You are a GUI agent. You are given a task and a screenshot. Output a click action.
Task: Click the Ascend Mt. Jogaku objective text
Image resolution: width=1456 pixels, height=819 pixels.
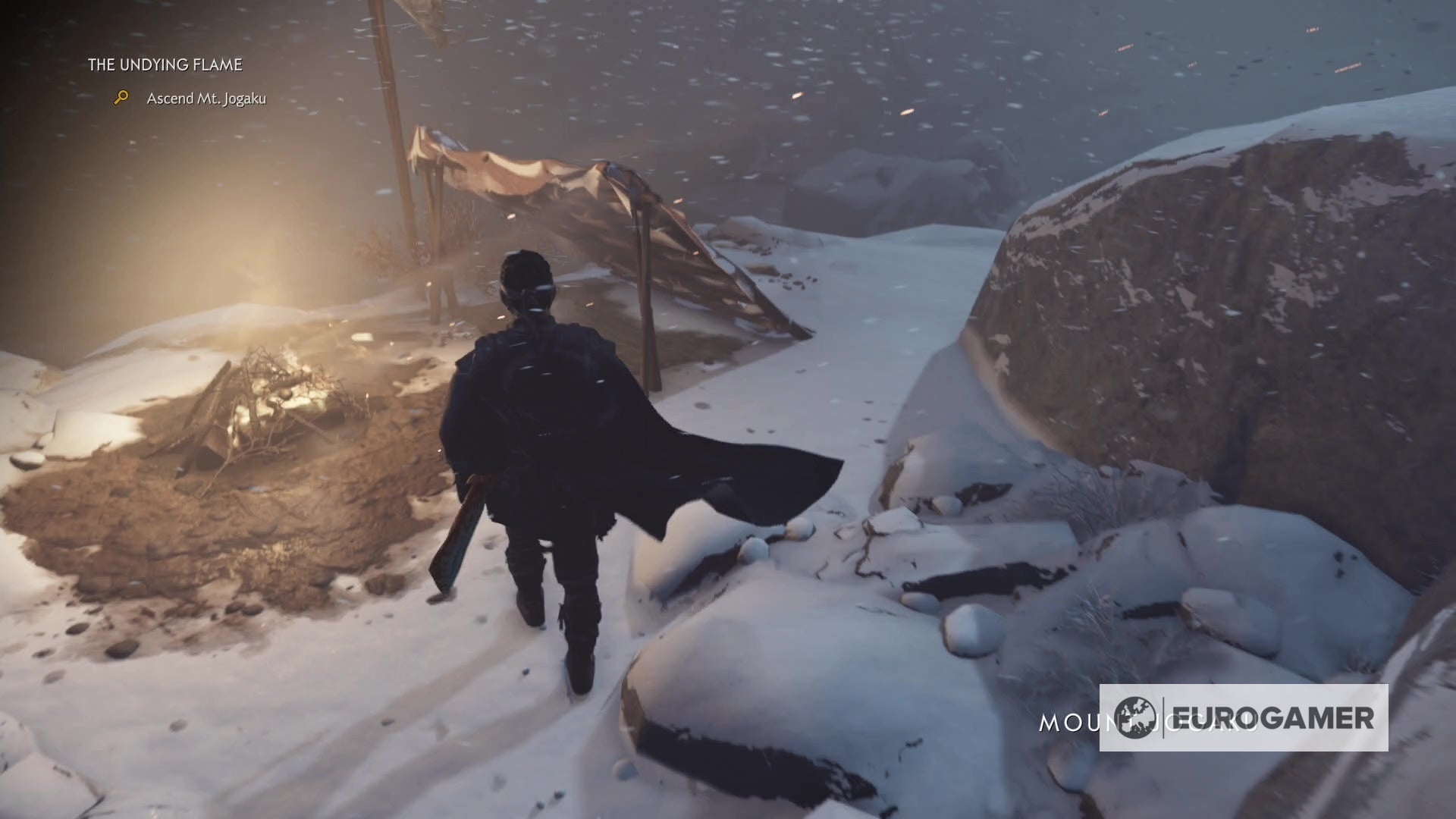pos(206,98)
